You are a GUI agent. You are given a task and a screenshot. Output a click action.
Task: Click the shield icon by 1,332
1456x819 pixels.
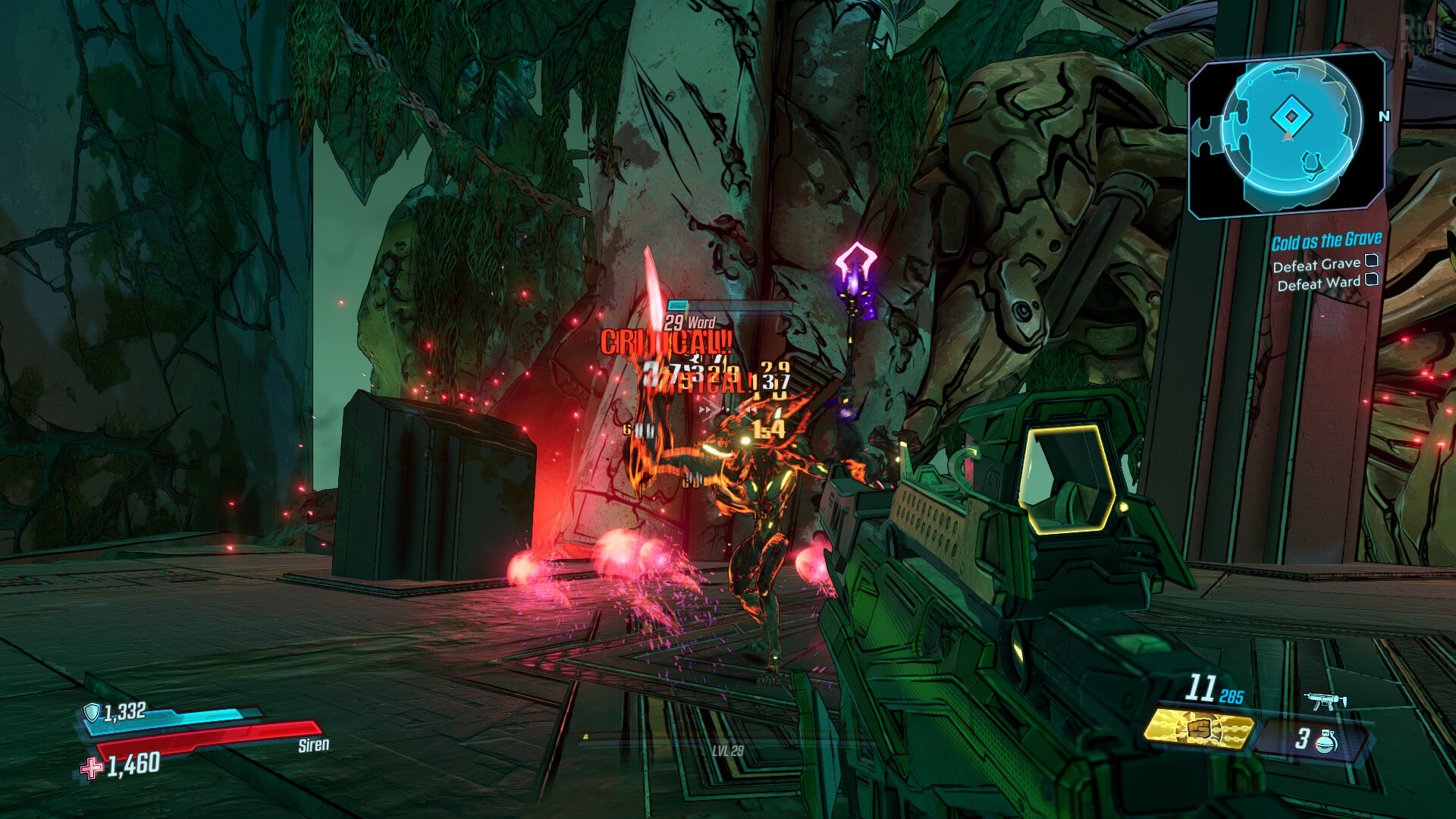point(92,712)
